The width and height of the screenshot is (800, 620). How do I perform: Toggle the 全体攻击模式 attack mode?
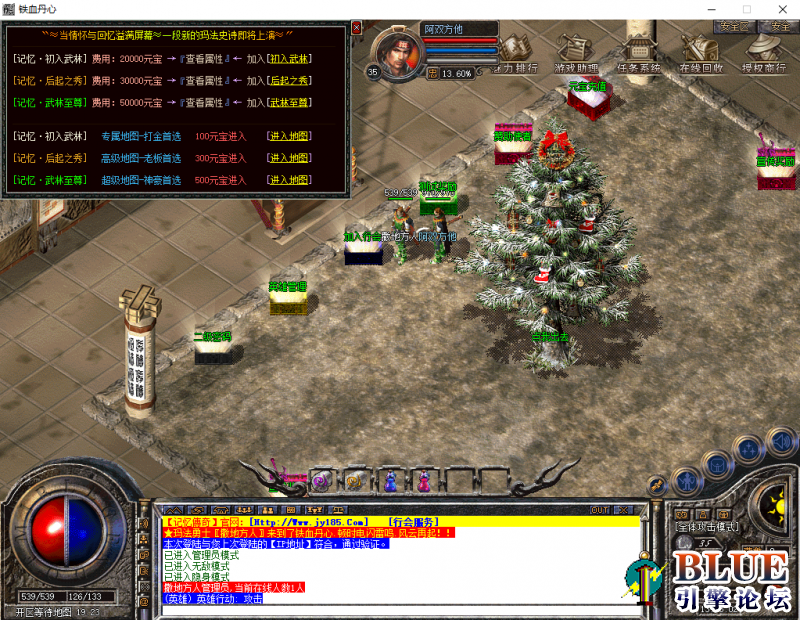(706, 526)
